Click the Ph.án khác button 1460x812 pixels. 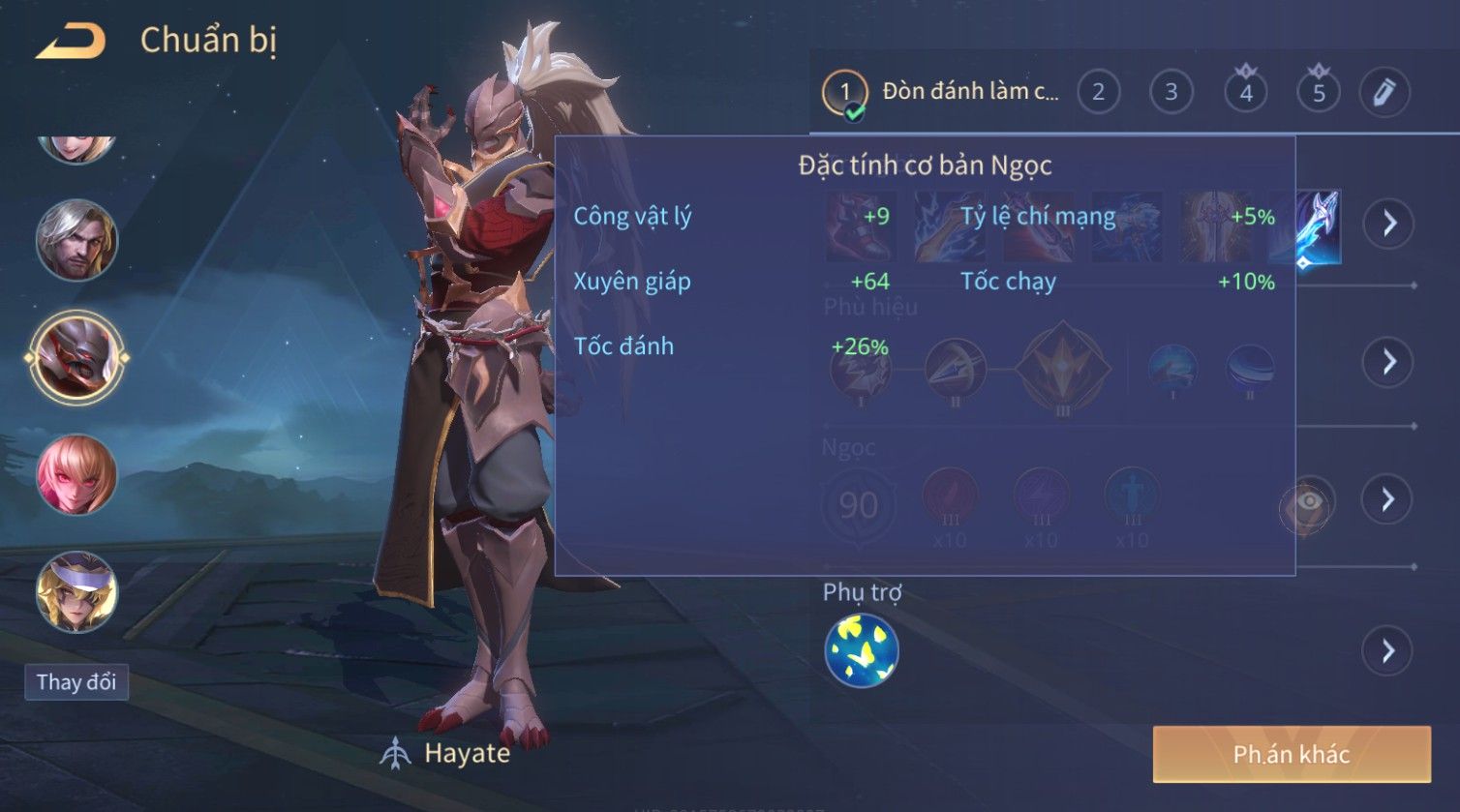(x=1291, y=755)
